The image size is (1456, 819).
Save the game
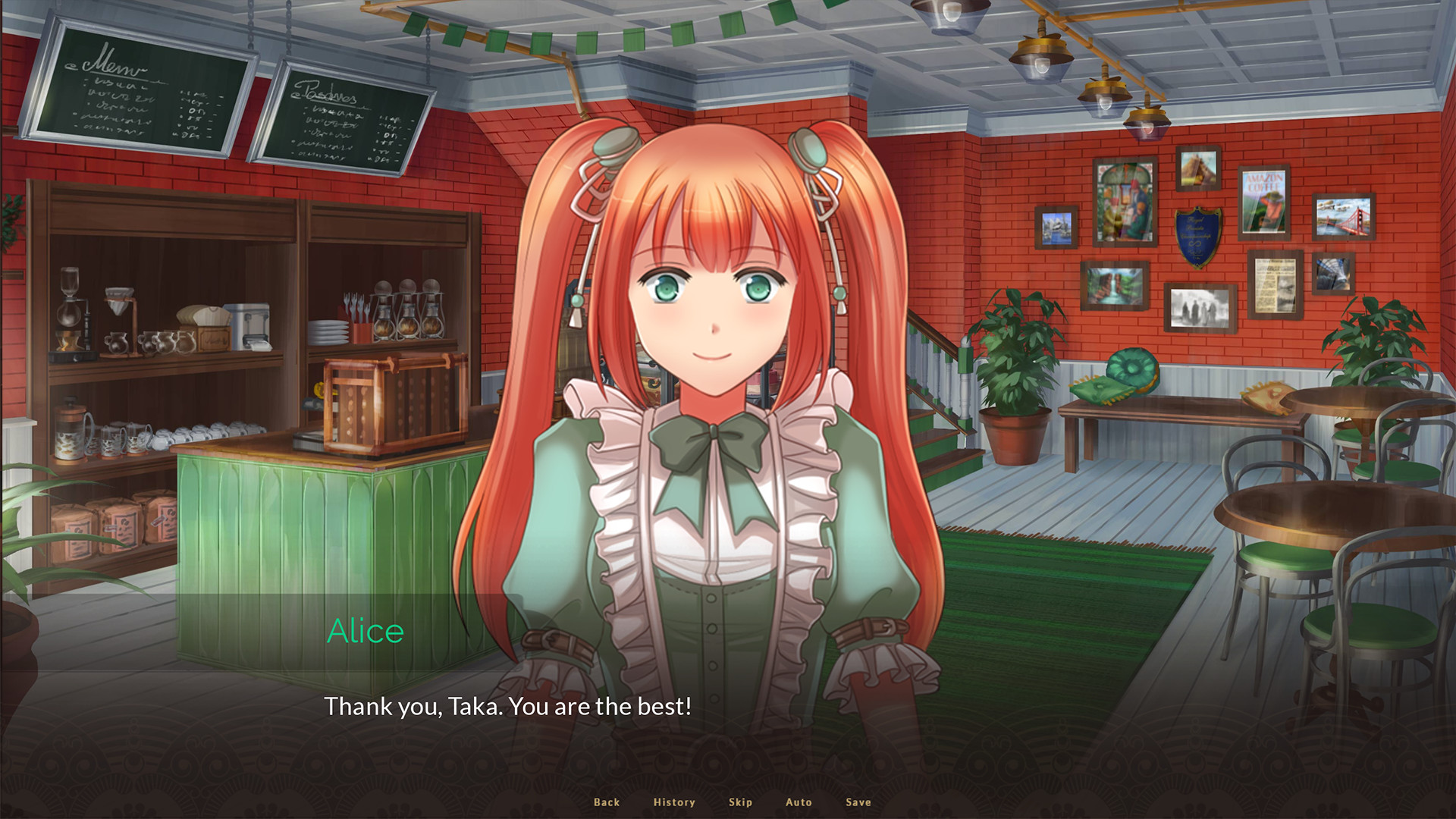(857, 802)
